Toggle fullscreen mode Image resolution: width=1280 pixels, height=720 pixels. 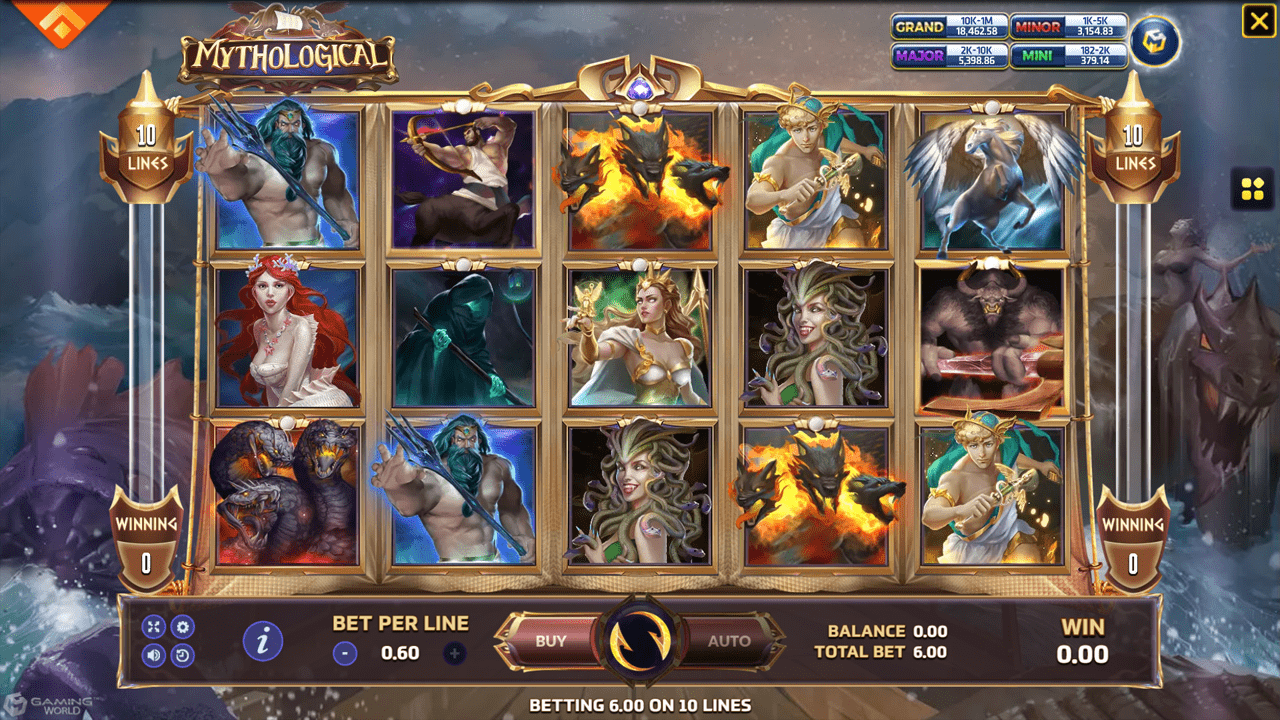[153, 627]
